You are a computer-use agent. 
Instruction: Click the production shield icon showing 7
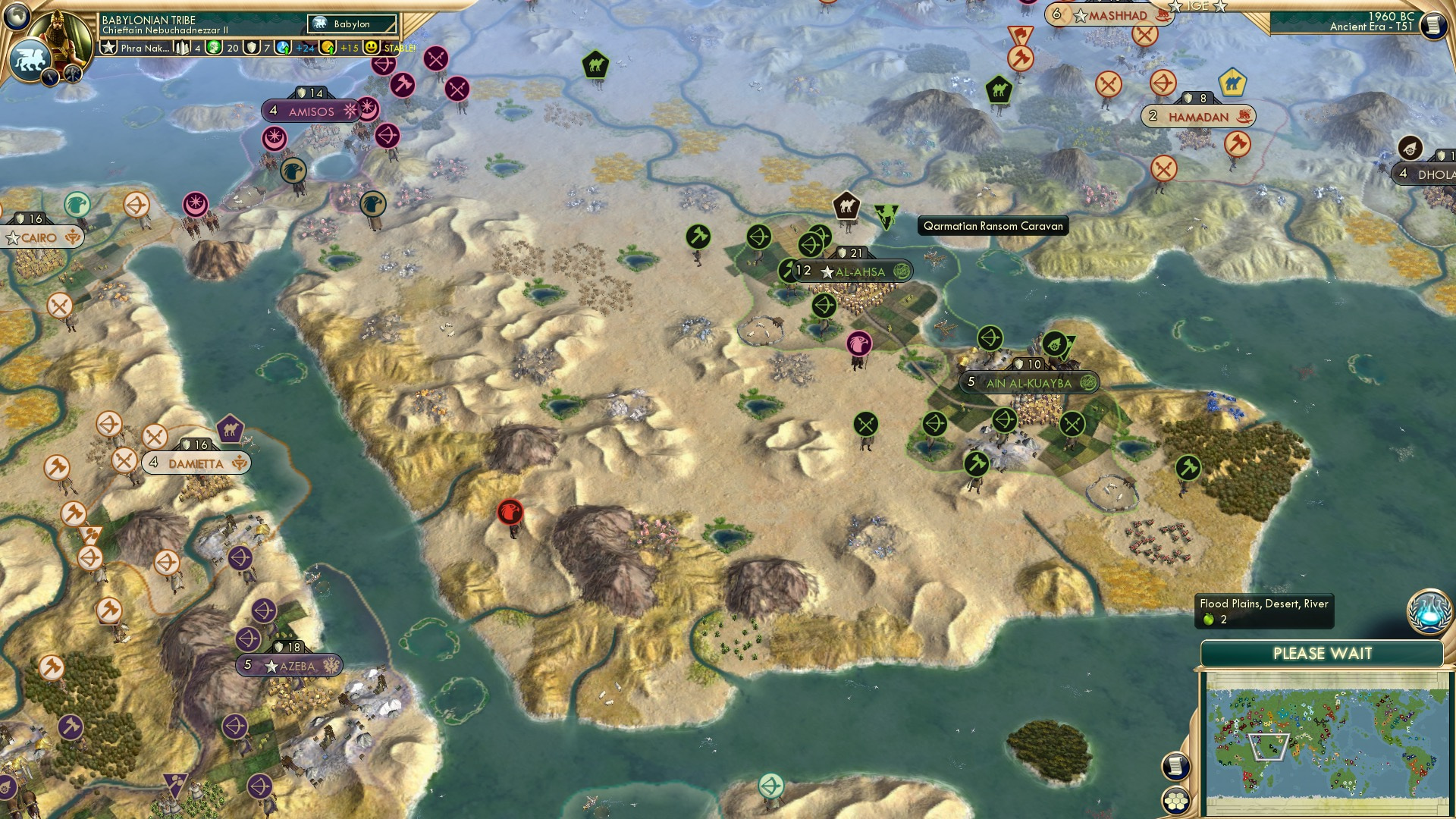click(251, 47)
